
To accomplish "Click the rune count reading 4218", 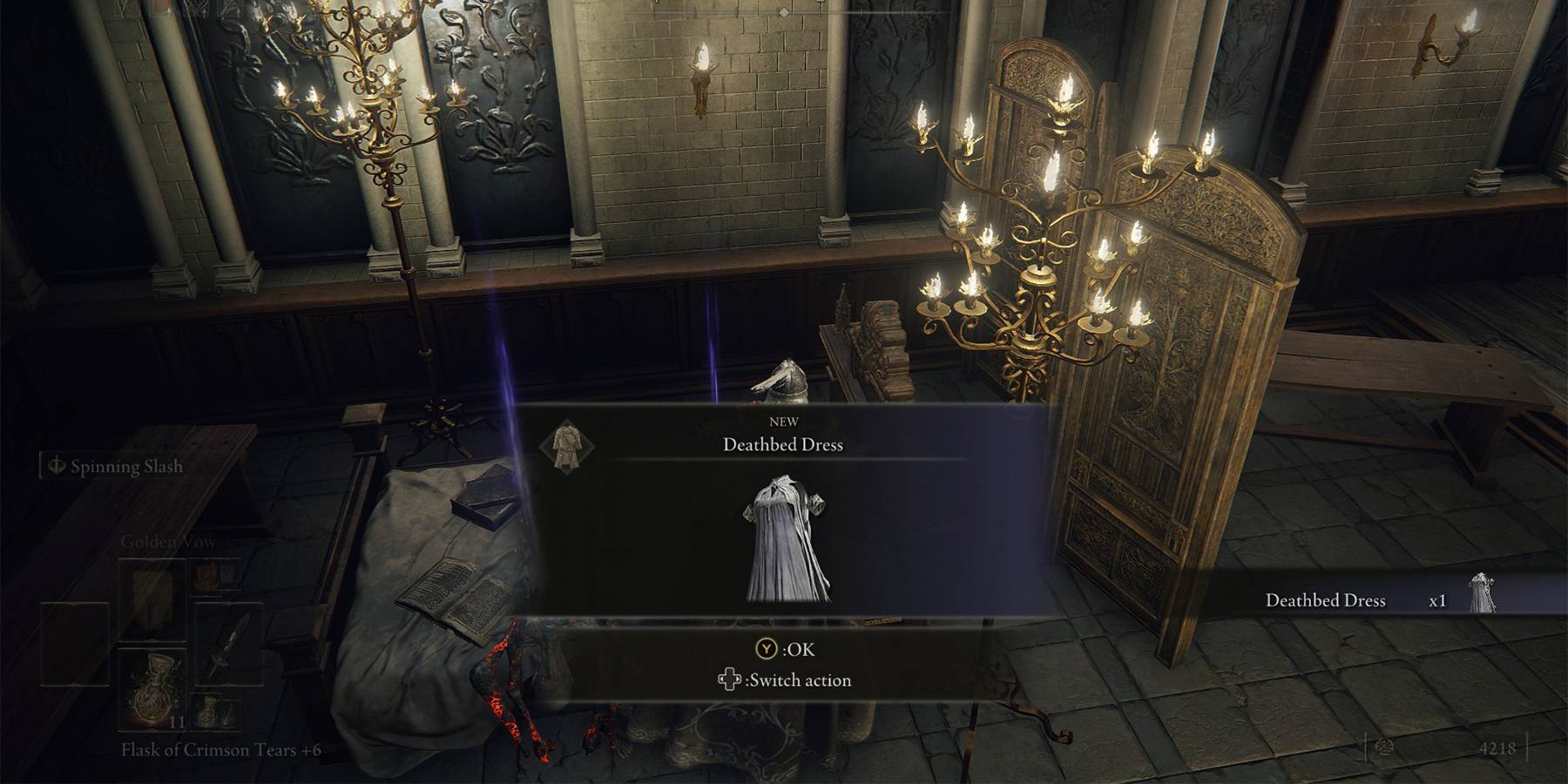I will coord(1497,747).
